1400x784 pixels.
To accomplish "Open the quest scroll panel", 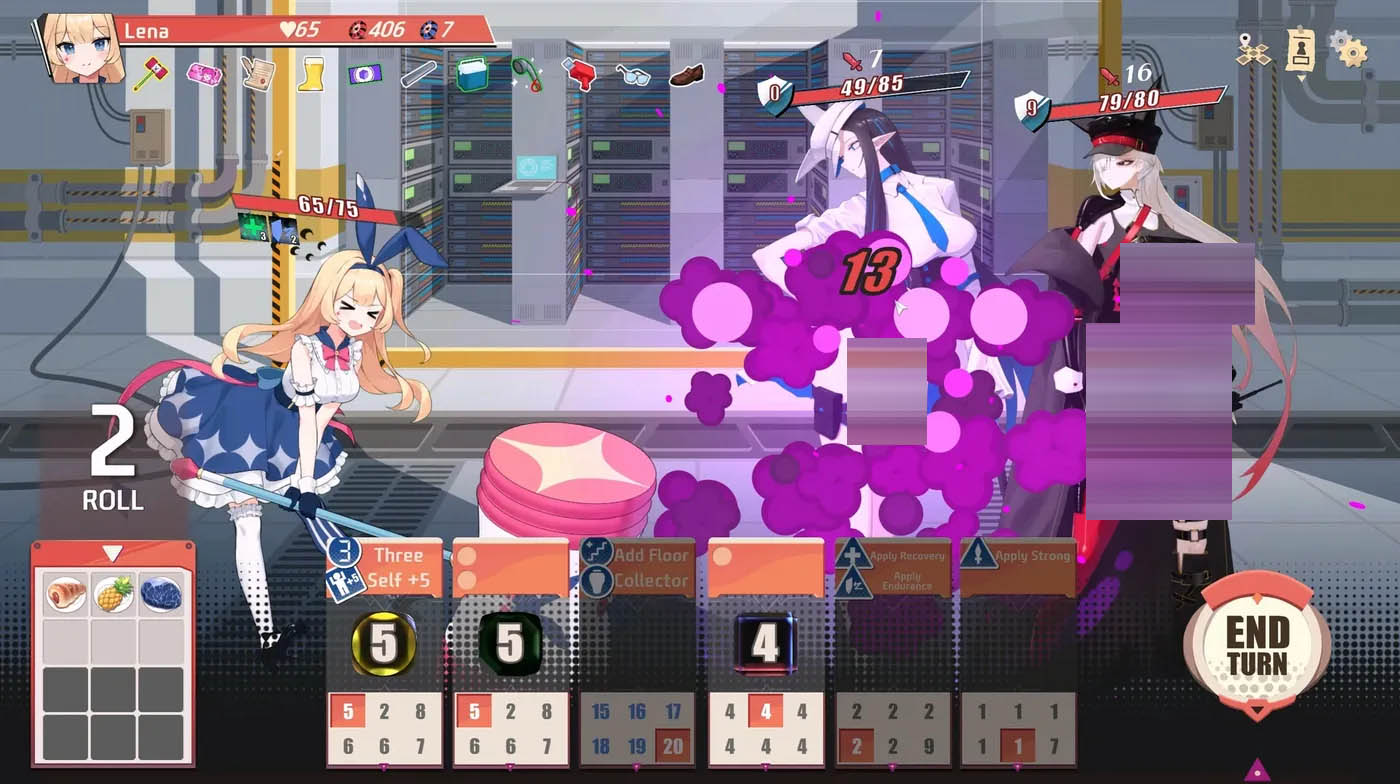I will point(1299,47).
